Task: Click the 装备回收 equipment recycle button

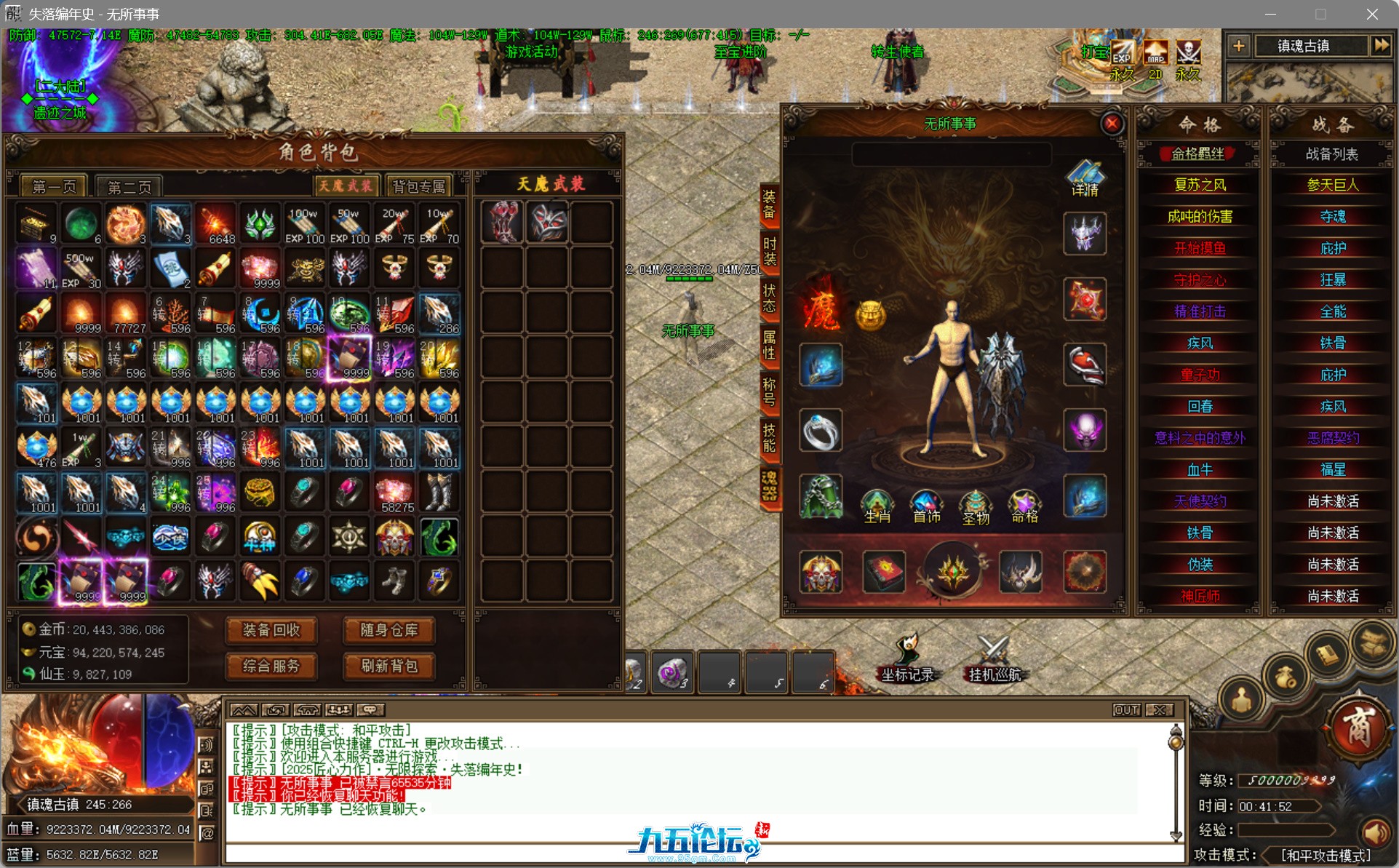Action: (271, 631)
